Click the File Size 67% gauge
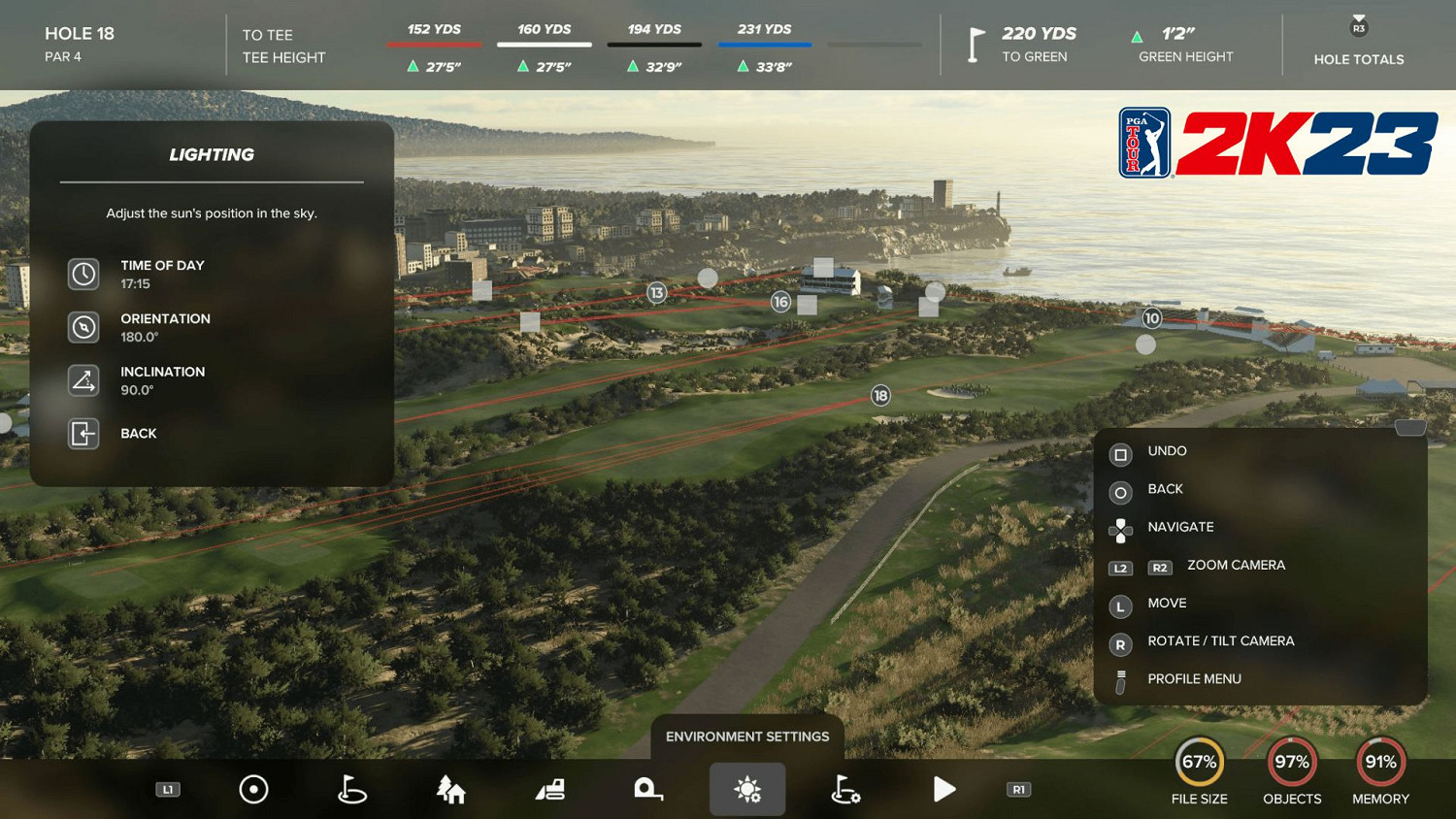 [x=1200, y=762]
